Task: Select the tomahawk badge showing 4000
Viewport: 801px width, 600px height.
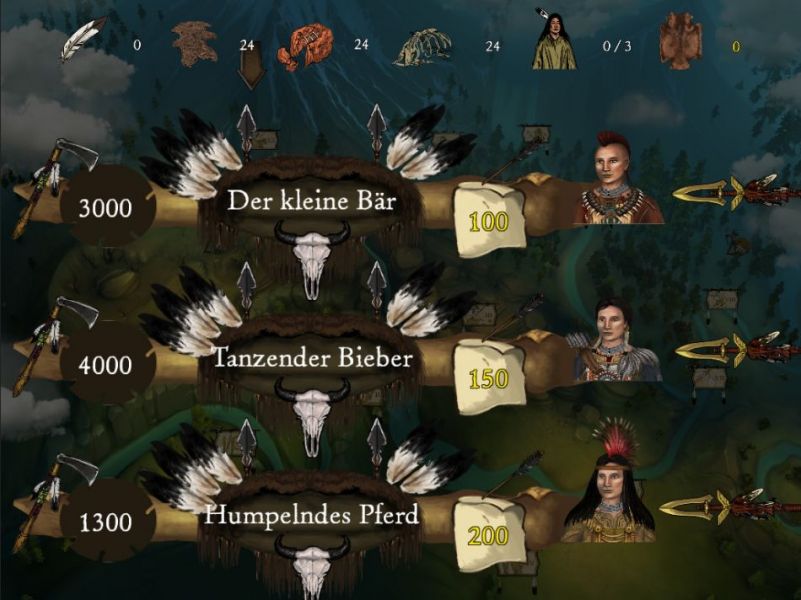Action: point(105,365)
